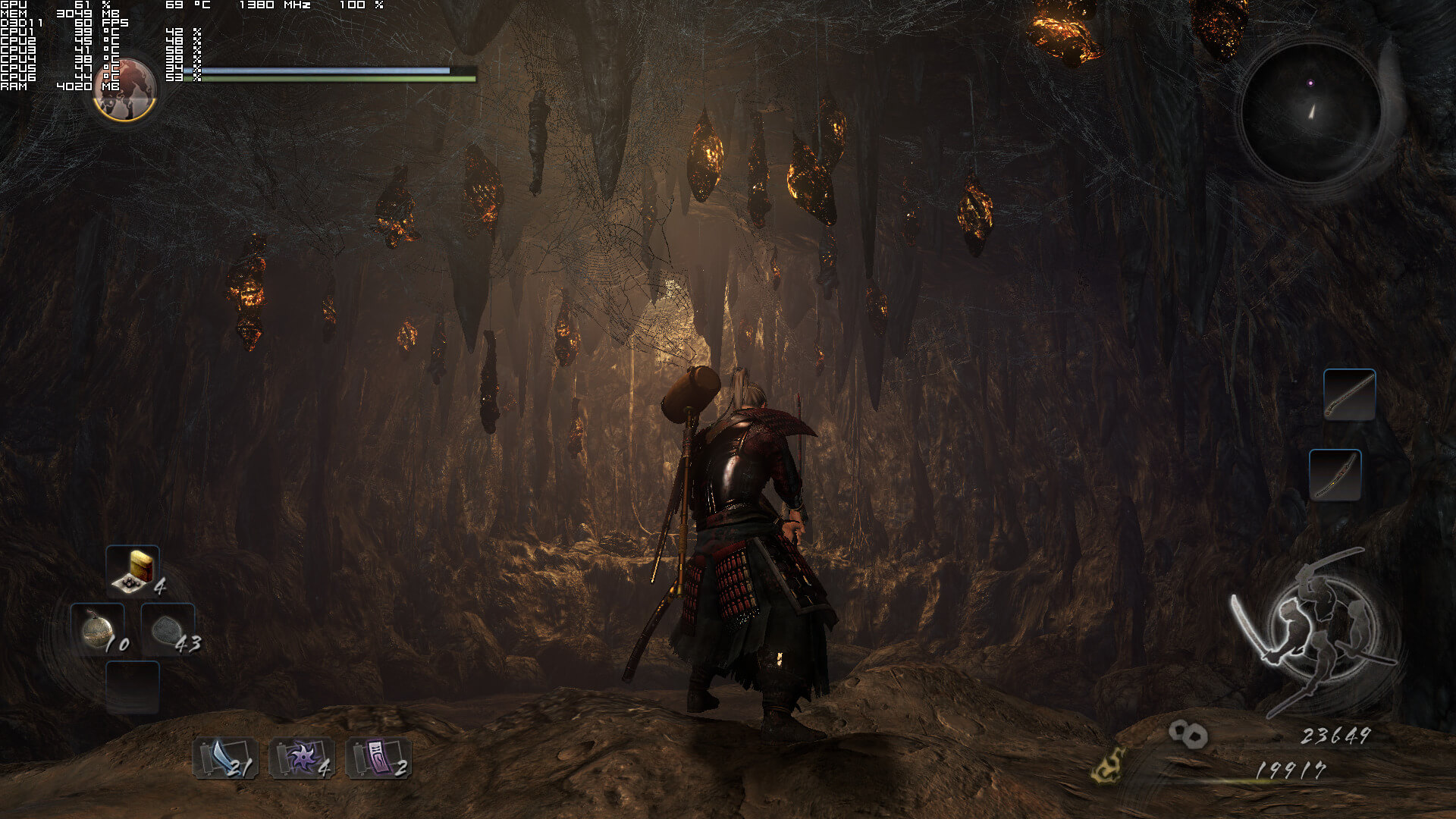Screen dimensions: 1456x819
Task: Use the round bomb item showing 10
Action: [99, 629]
